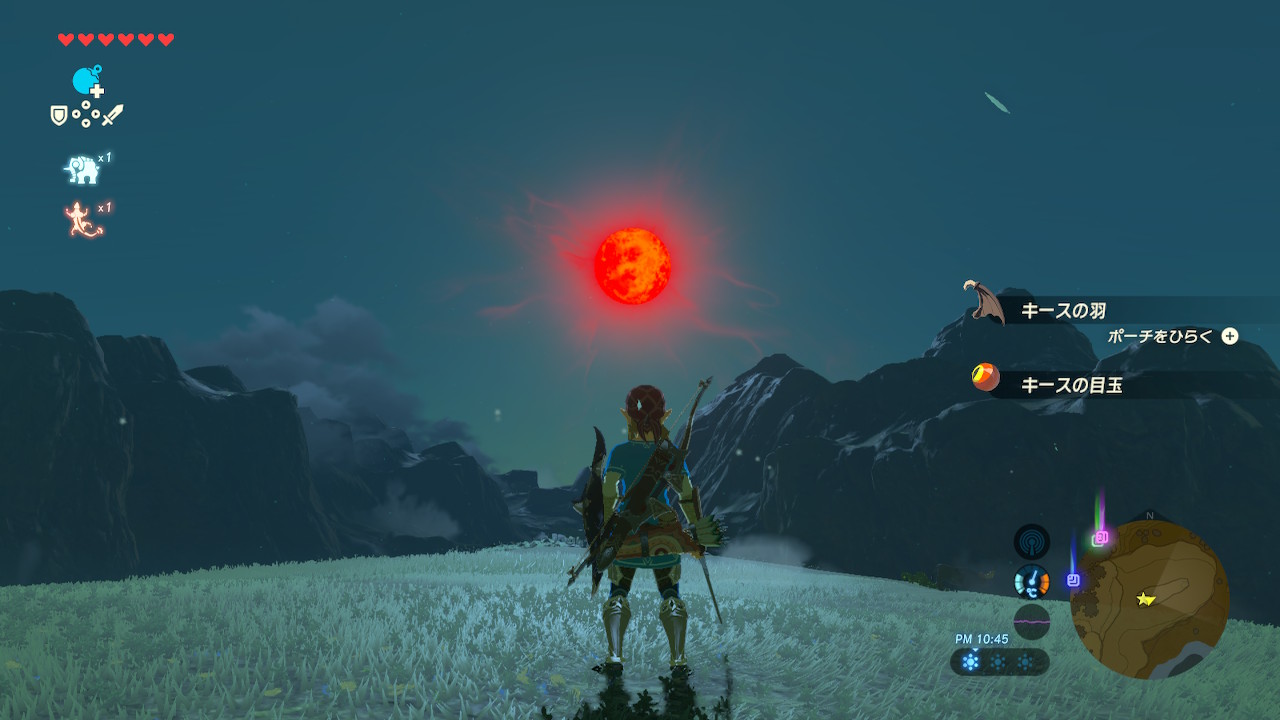The height and width of the screenshot is (720, 1280).
Task: Open the circular minimap
Action: (1149, 599)
